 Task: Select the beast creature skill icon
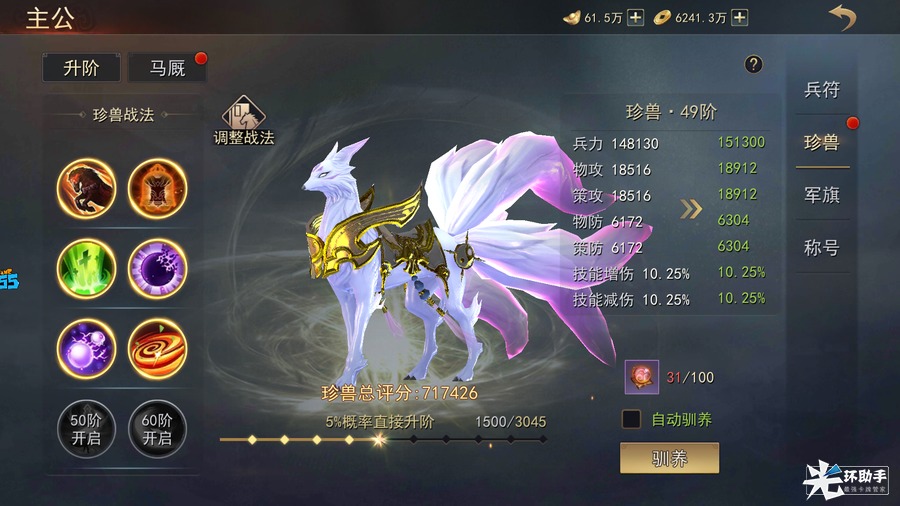click(x=86, y=188)
